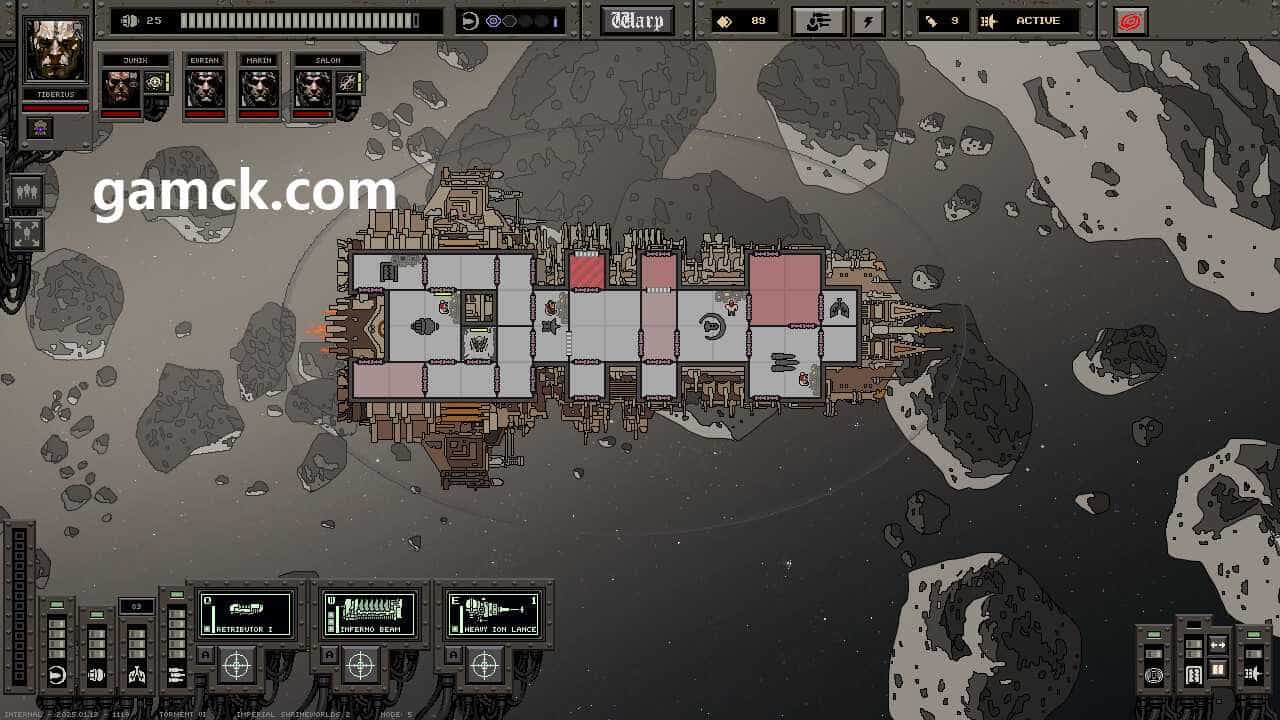Click the Warp button
The image size is (1280, 720).
click(x=637, y=20)
